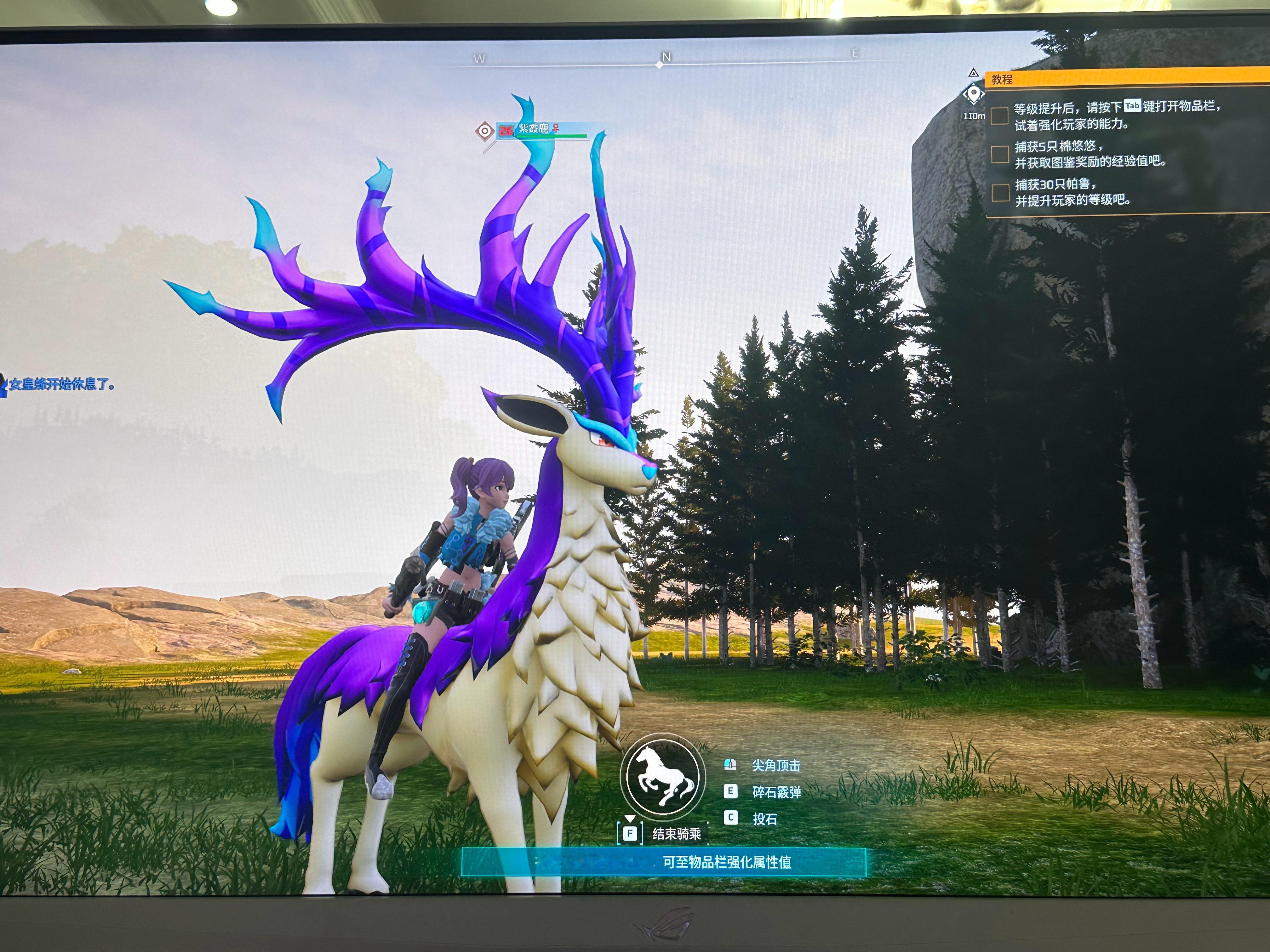Image resolution: width=1270 pixels, height=952 pixels.
Task: Click the N marker on the compass
Action: 666,57
